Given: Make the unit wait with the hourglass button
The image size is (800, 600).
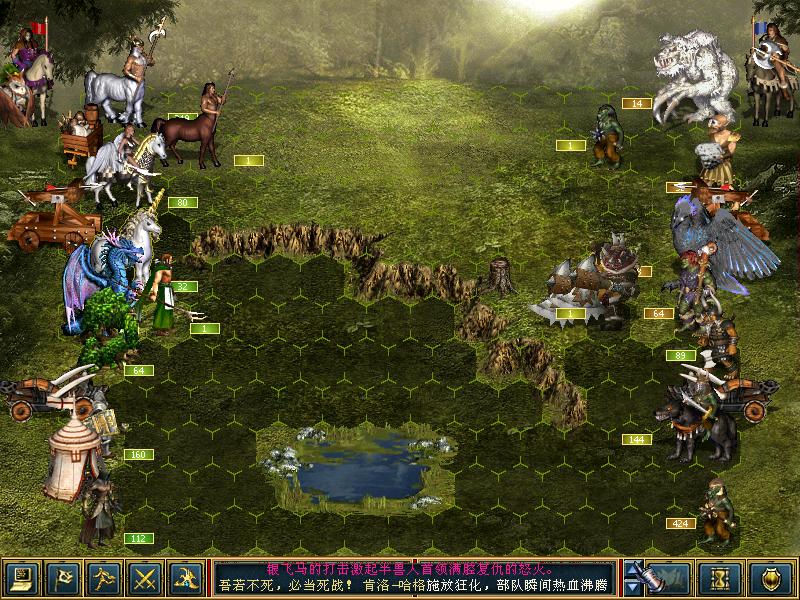Looking at the screenshot, I should point(721,577).
